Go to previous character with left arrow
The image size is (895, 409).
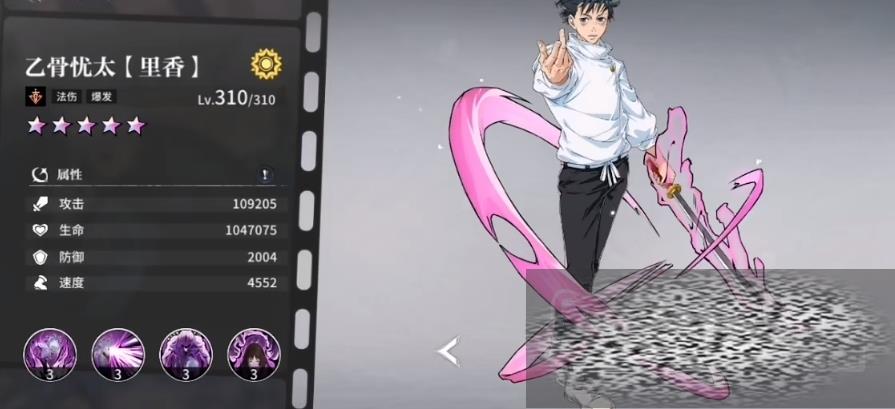448,351
